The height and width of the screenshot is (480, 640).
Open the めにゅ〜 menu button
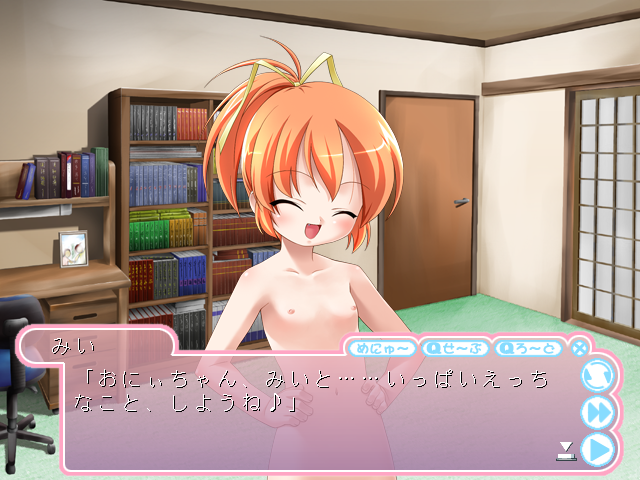pos(380,348)
